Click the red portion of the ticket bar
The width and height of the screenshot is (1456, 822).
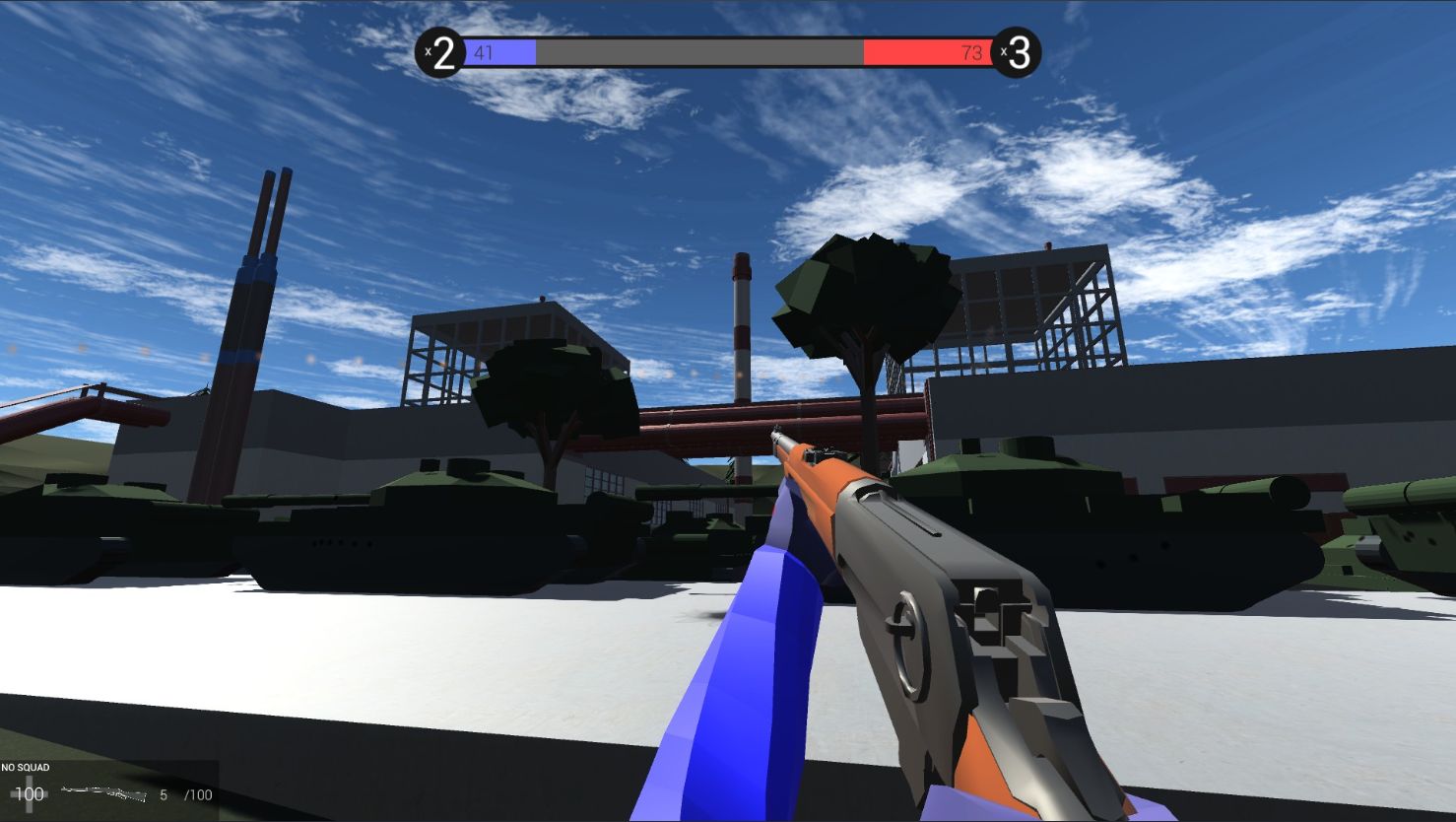[x=926, y=52]
